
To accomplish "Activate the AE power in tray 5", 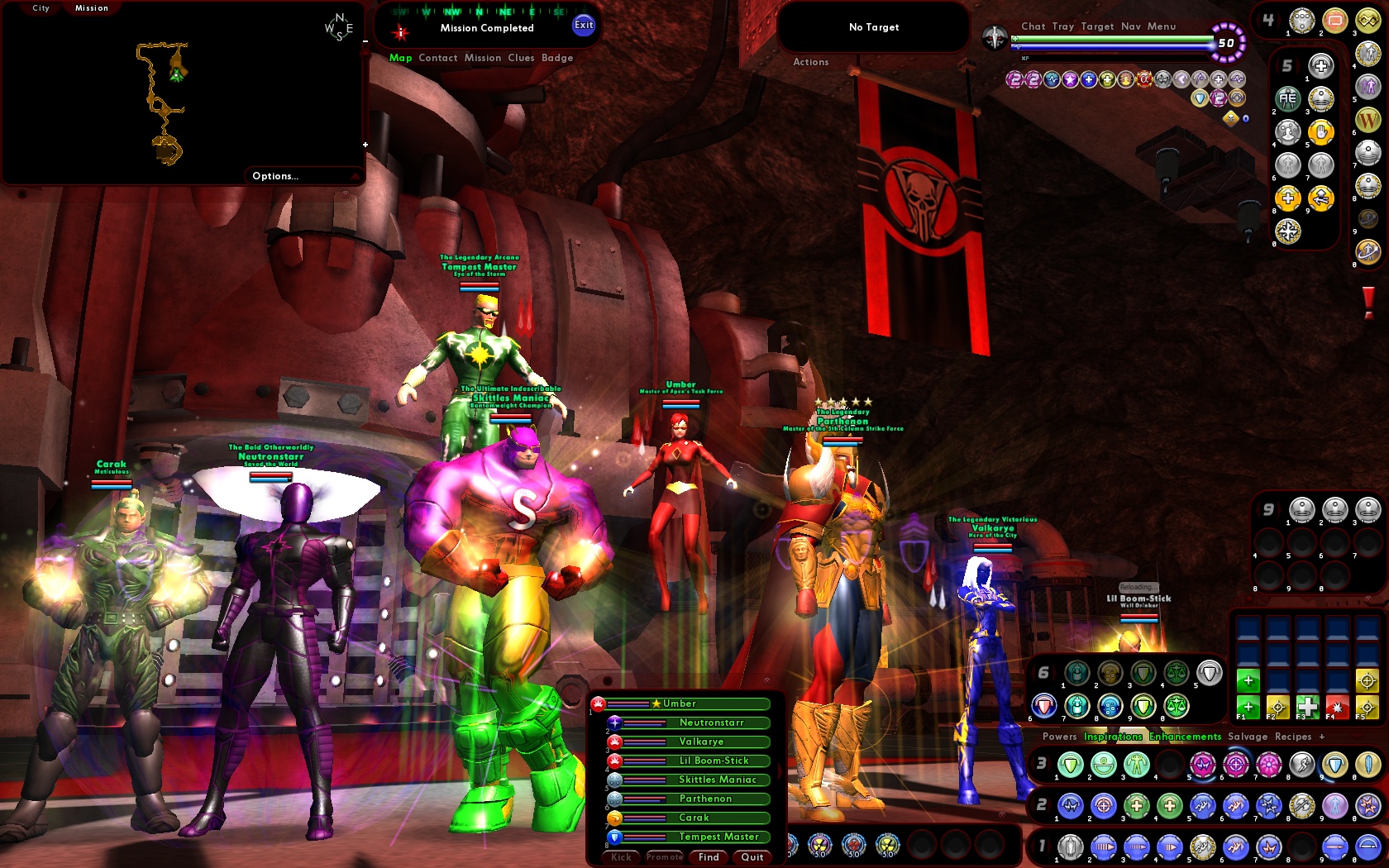I will point(1287,98).
